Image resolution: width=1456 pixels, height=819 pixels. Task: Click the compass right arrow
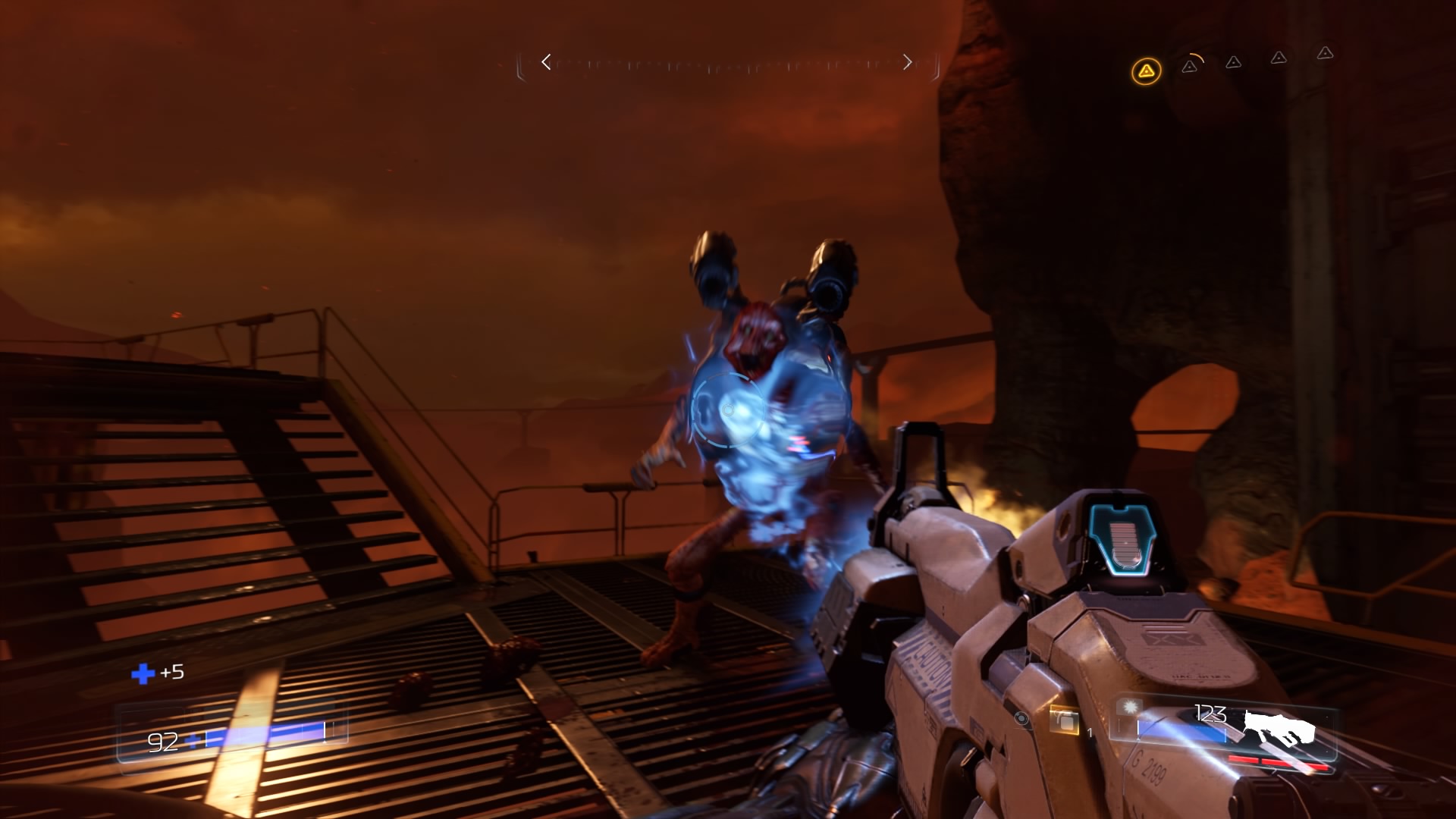coord(907,62)
